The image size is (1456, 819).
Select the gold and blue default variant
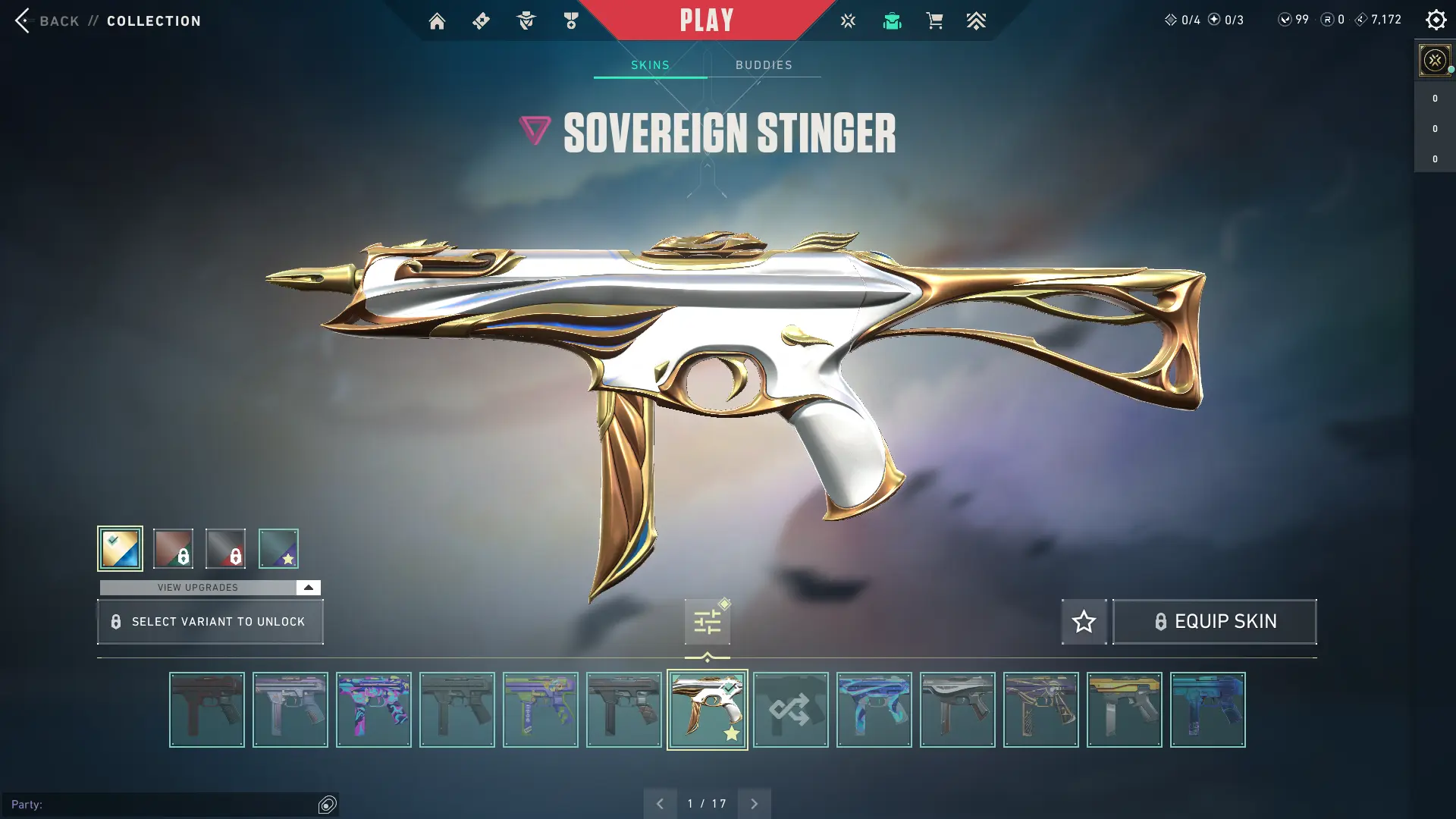click(120, 548)
